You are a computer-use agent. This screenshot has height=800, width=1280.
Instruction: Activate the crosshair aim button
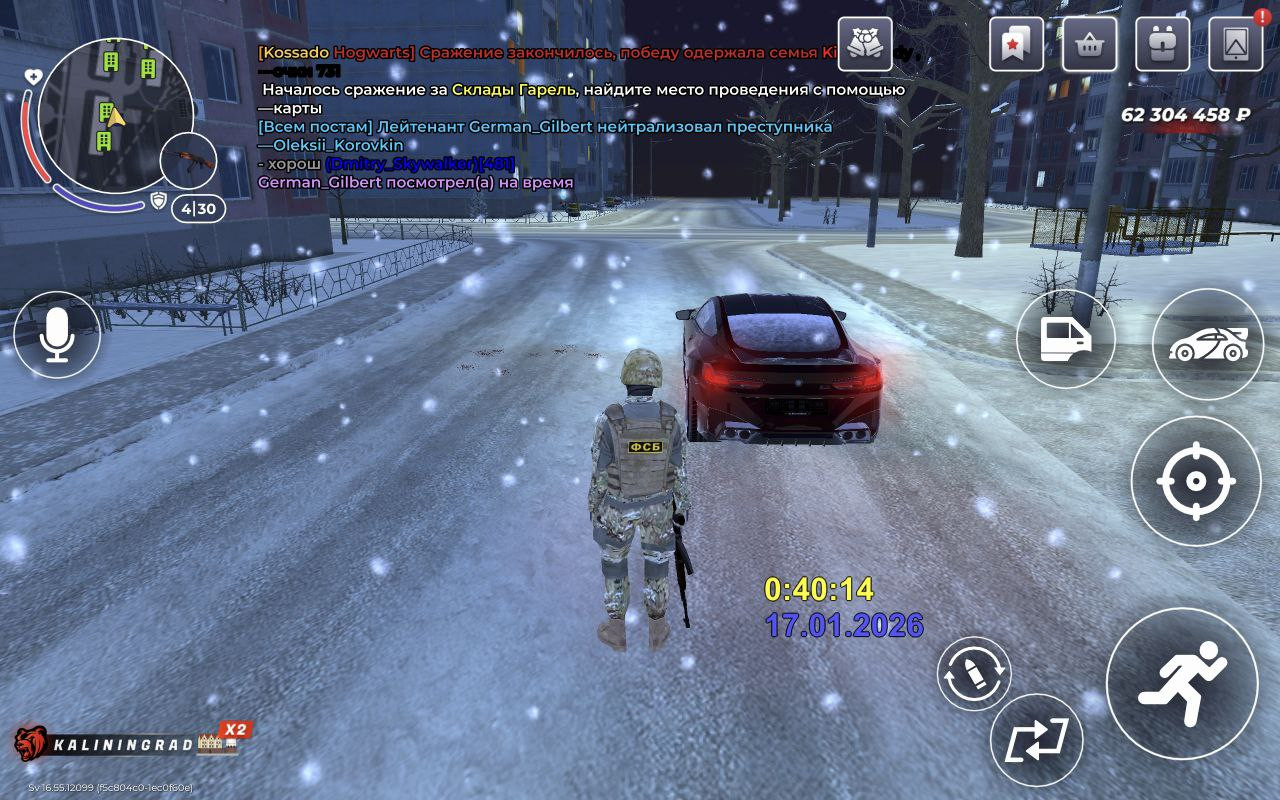tap(1195, 481)
